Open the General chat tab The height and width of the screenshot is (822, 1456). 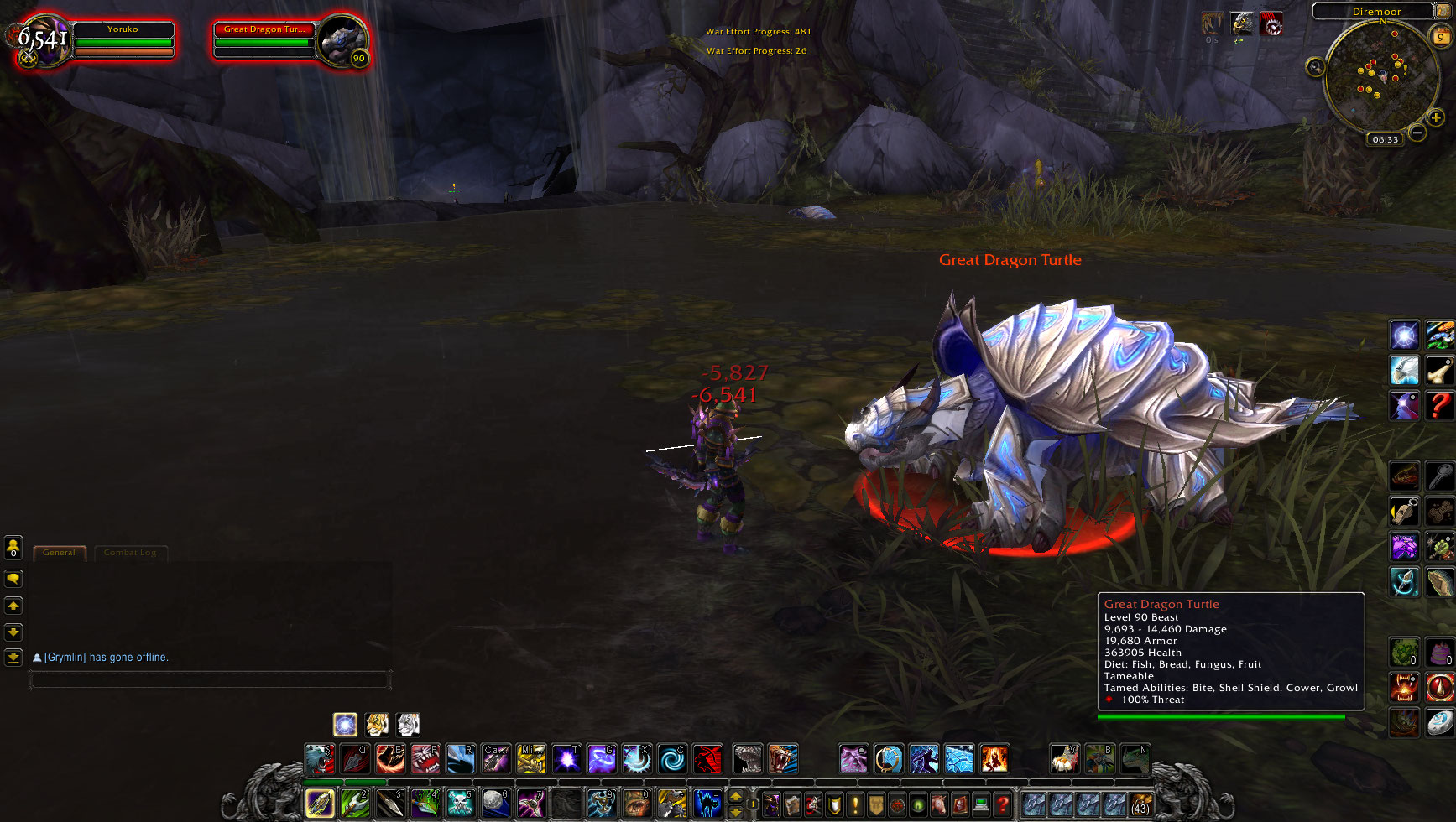coord(59,553)
